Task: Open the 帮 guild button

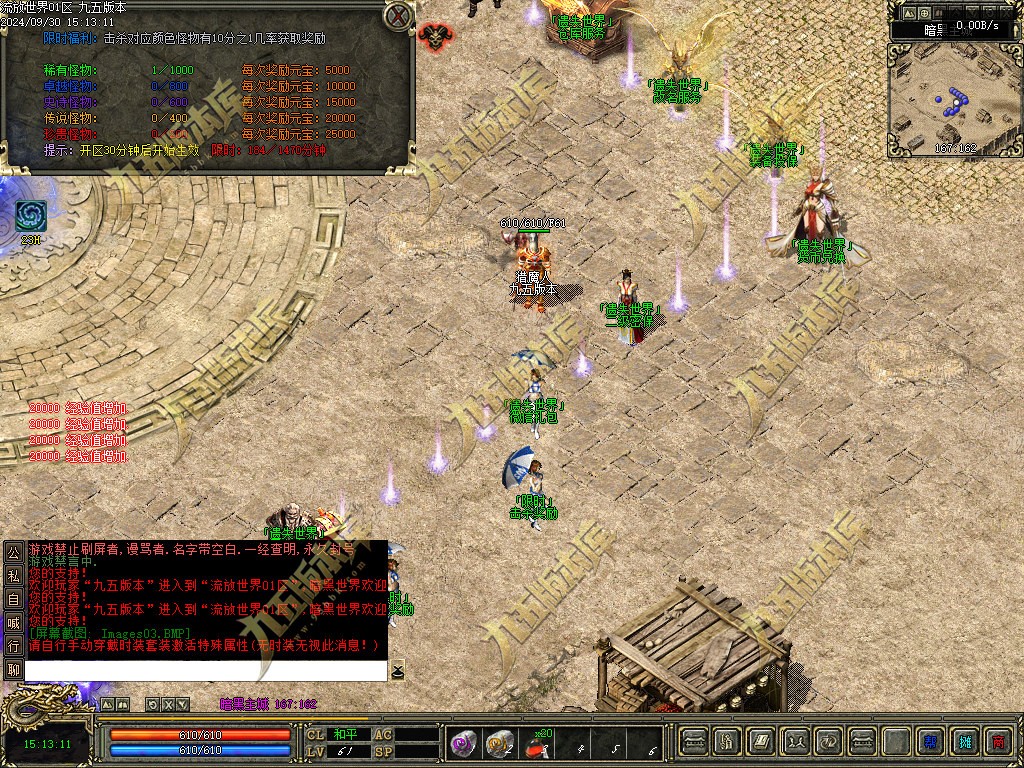Action: click(931, 742)
